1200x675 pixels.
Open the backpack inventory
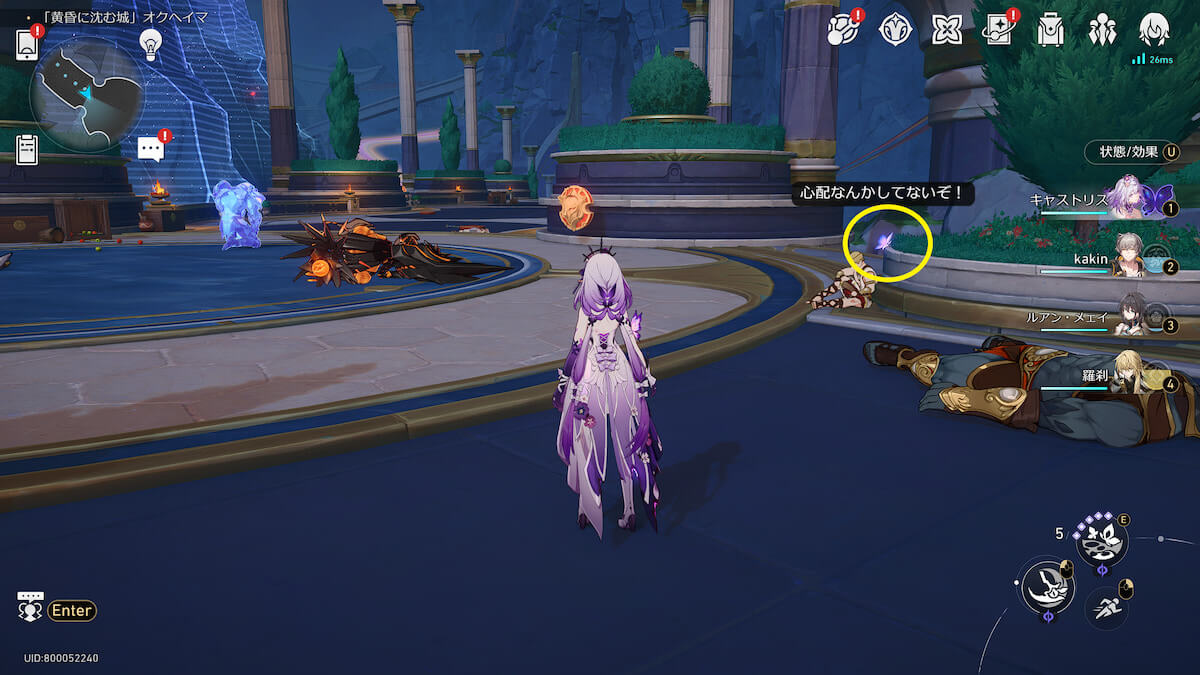click(1050, 30)
